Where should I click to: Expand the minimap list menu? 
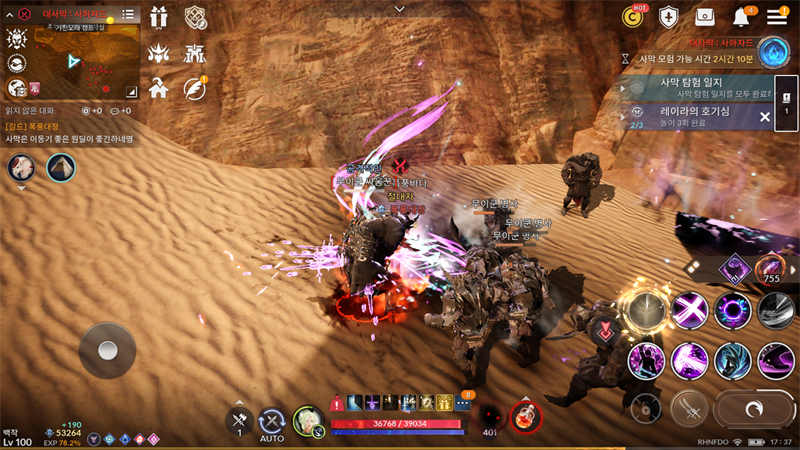click(x=128, y=15)
